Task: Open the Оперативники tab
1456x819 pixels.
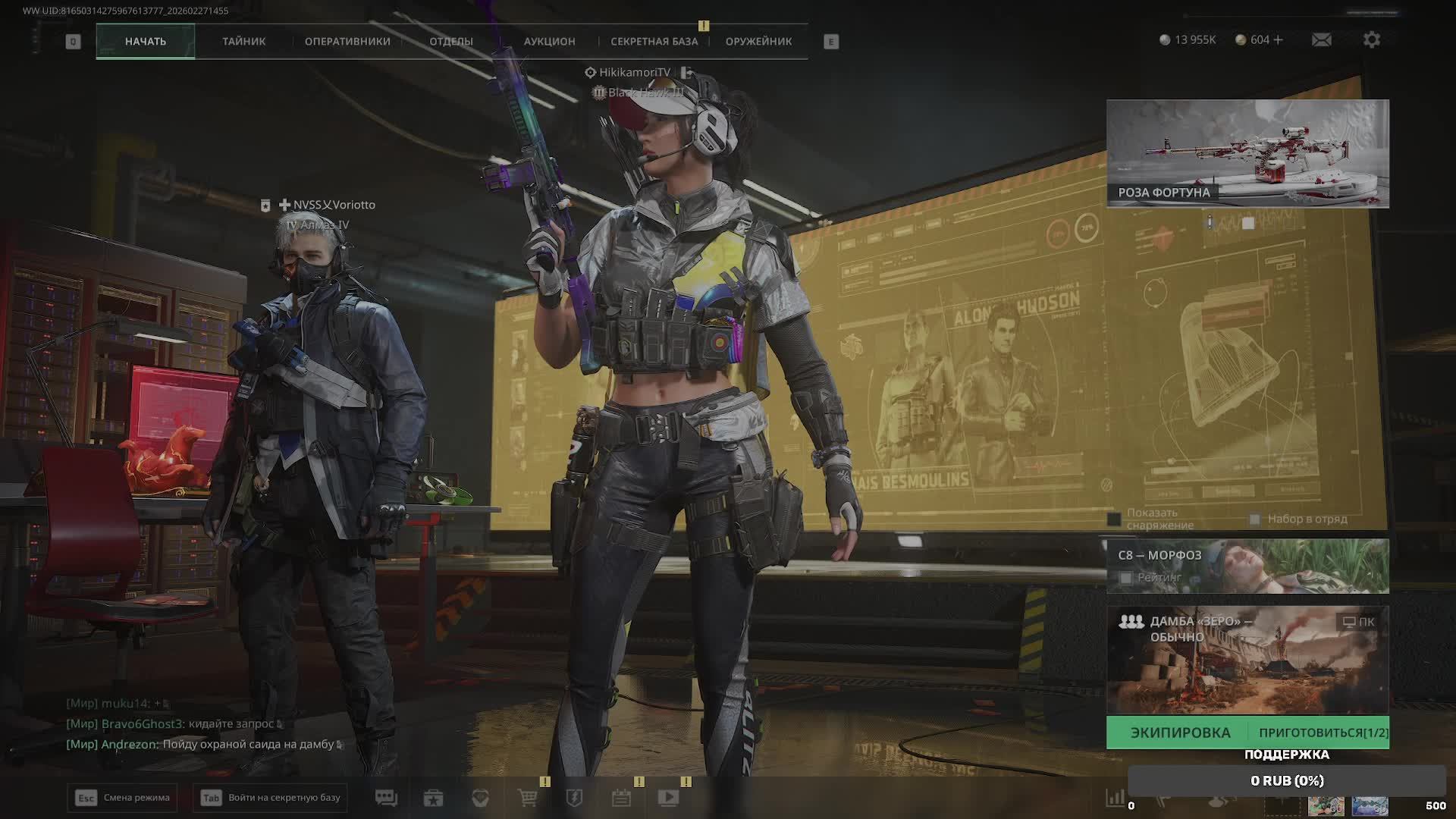Action: (347, 42)
